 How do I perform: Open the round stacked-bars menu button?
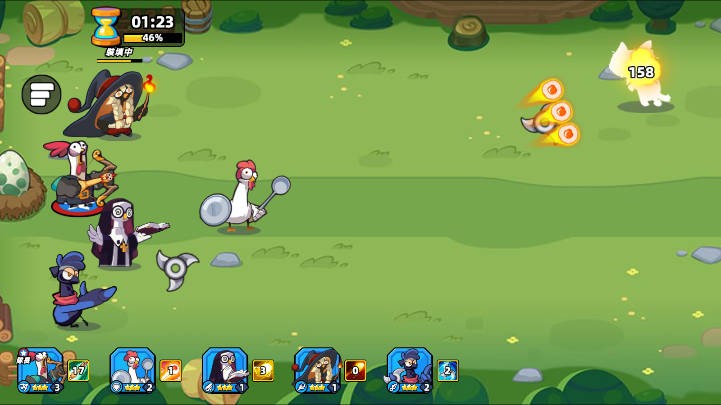pyautogui.click(x=41, y=94)
